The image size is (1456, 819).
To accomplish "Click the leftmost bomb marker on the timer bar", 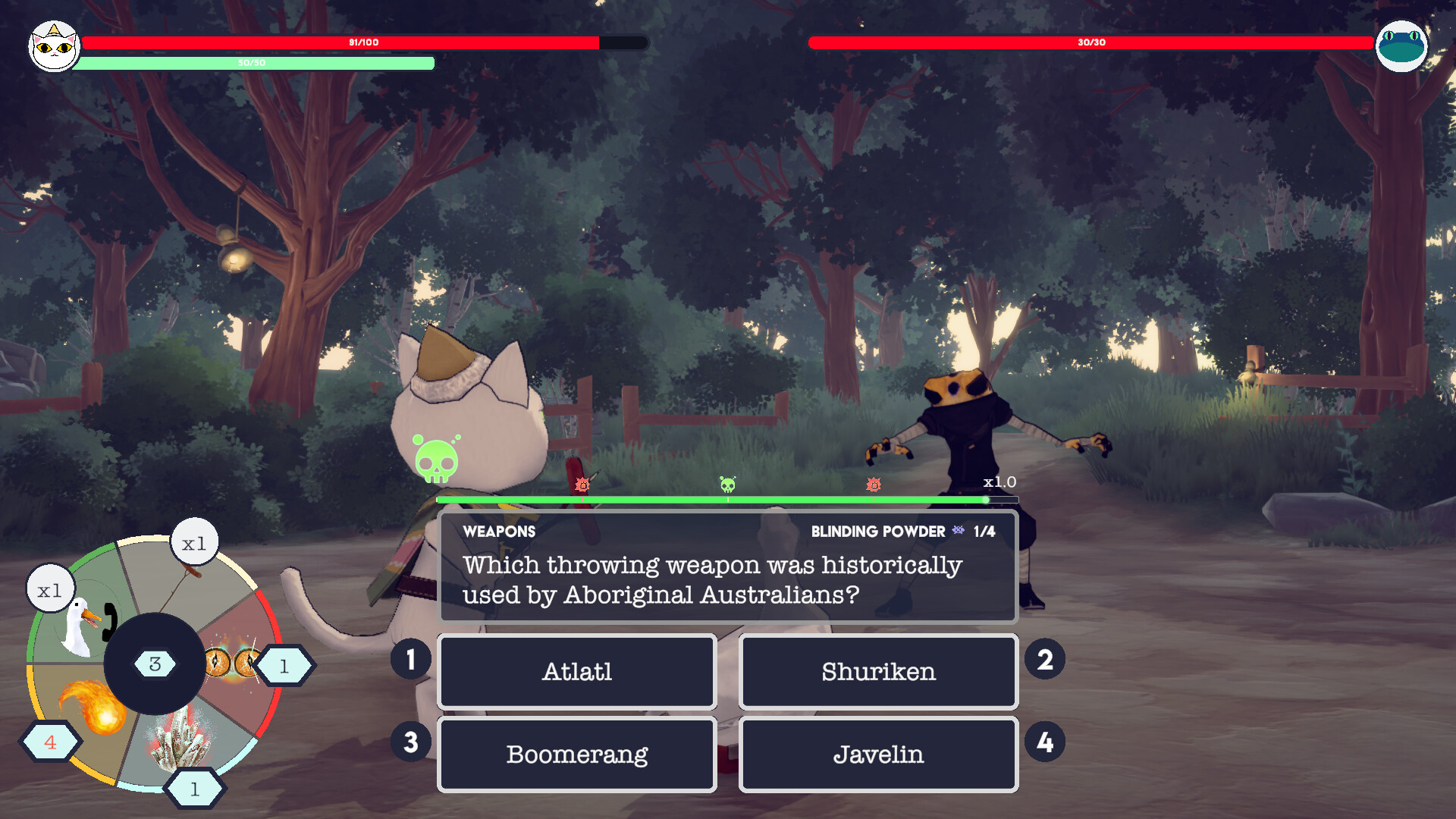I will point(581,484).
